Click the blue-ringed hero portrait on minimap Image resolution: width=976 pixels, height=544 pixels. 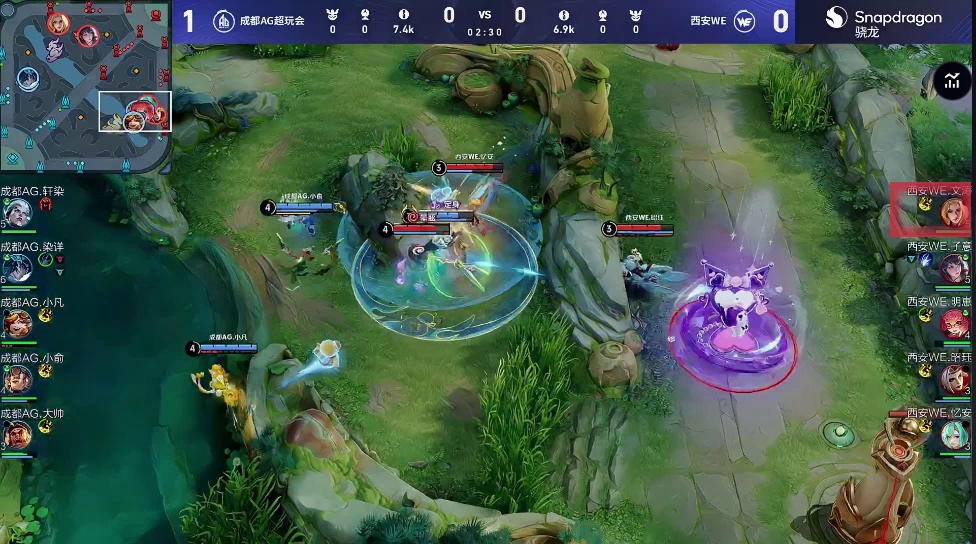tap(28, 78)
